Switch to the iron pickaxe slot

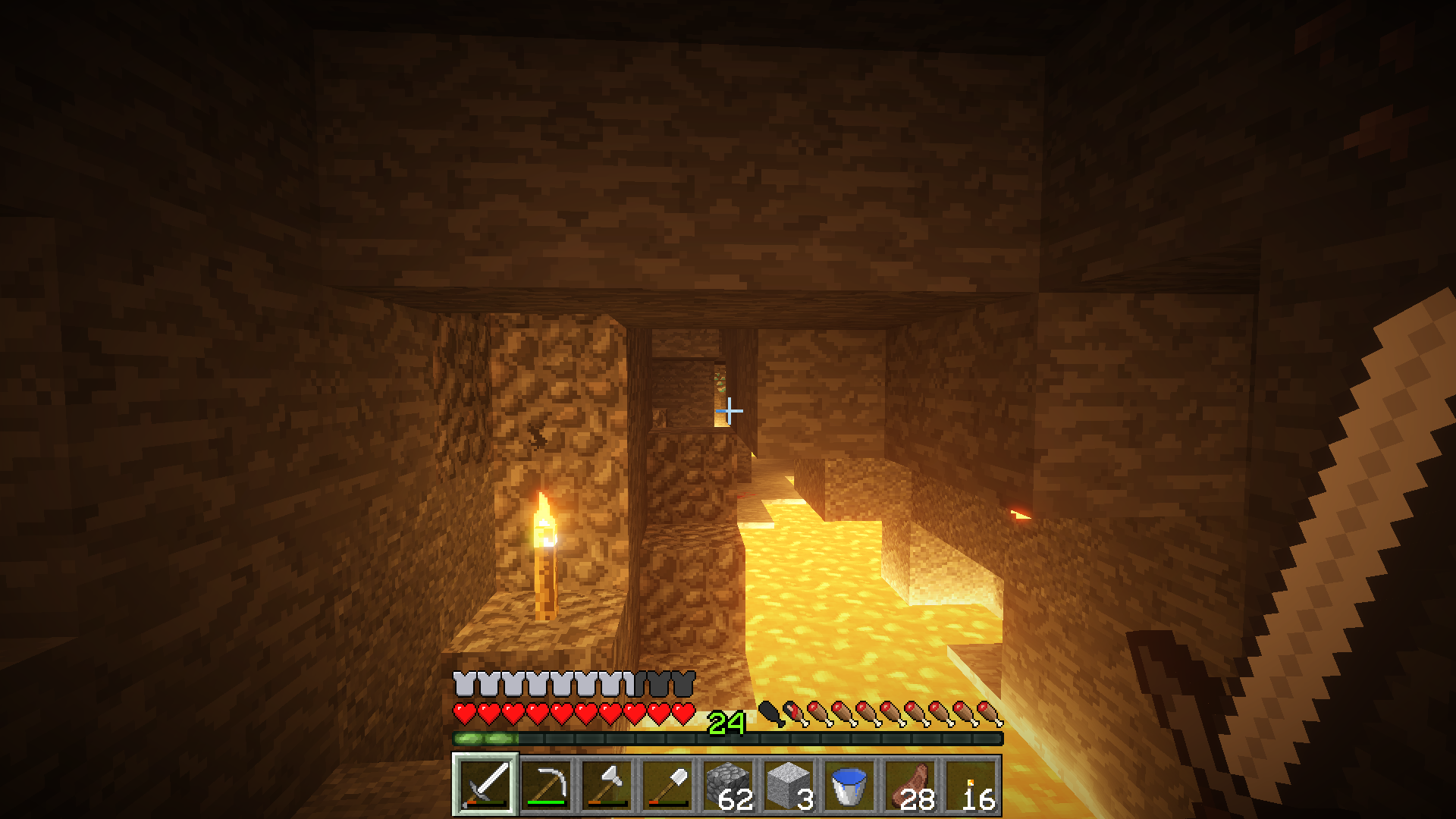click(546, 785)
